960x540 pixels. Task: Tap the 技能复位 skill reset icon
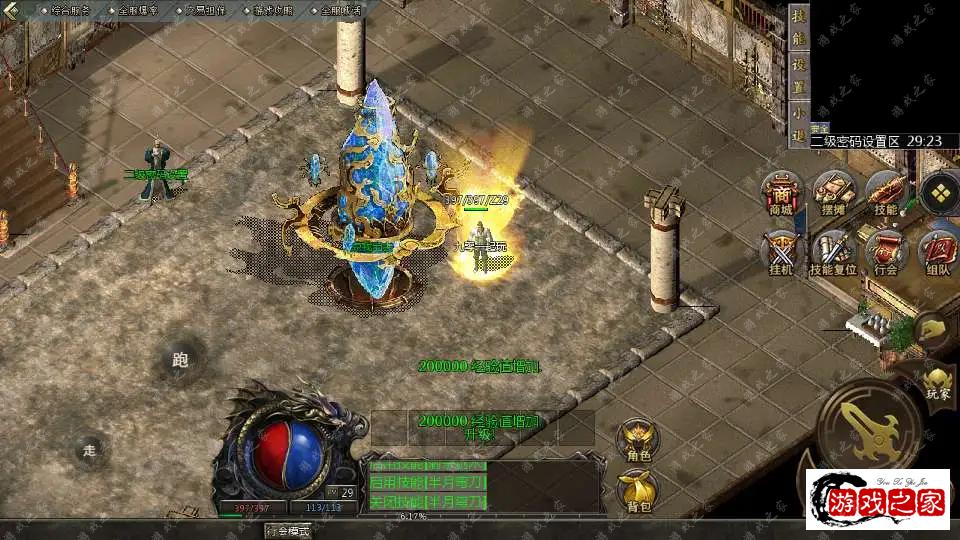click(x=832, y=252)
